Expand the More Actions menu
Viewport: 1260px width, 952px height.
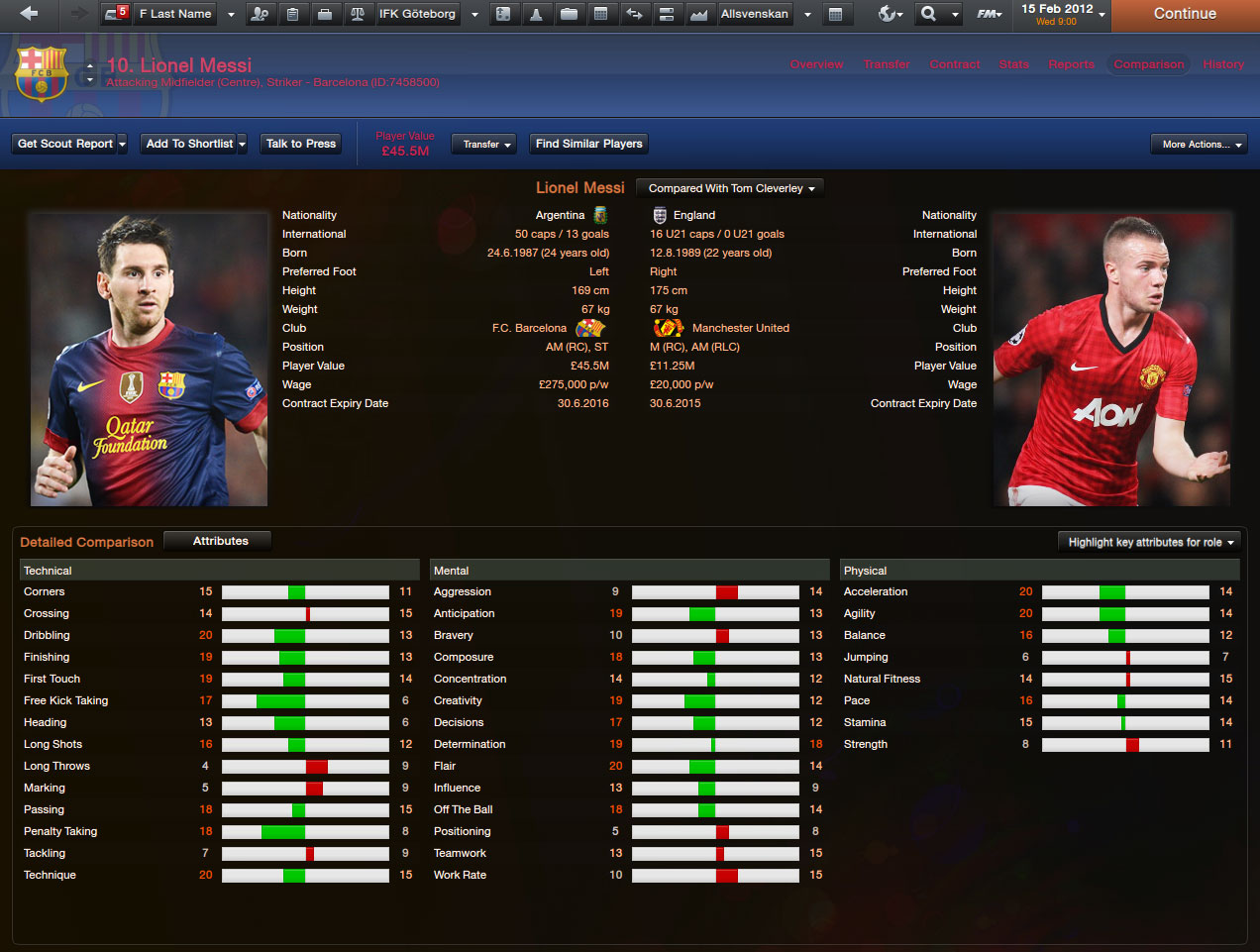coord(1199,145)
